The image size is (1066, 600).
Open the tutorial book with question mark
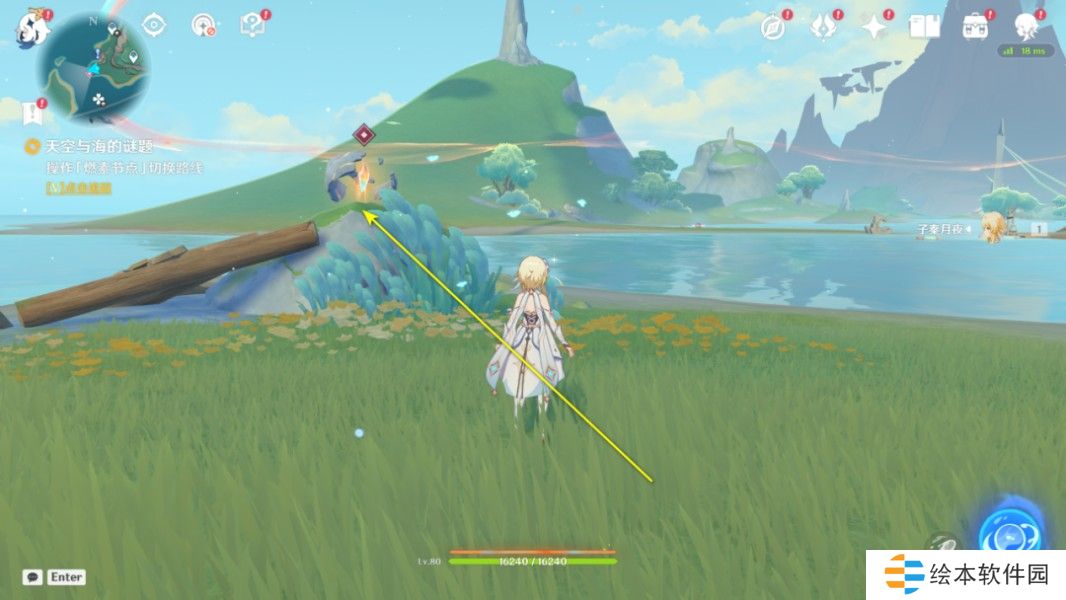(x=253, y=25)
